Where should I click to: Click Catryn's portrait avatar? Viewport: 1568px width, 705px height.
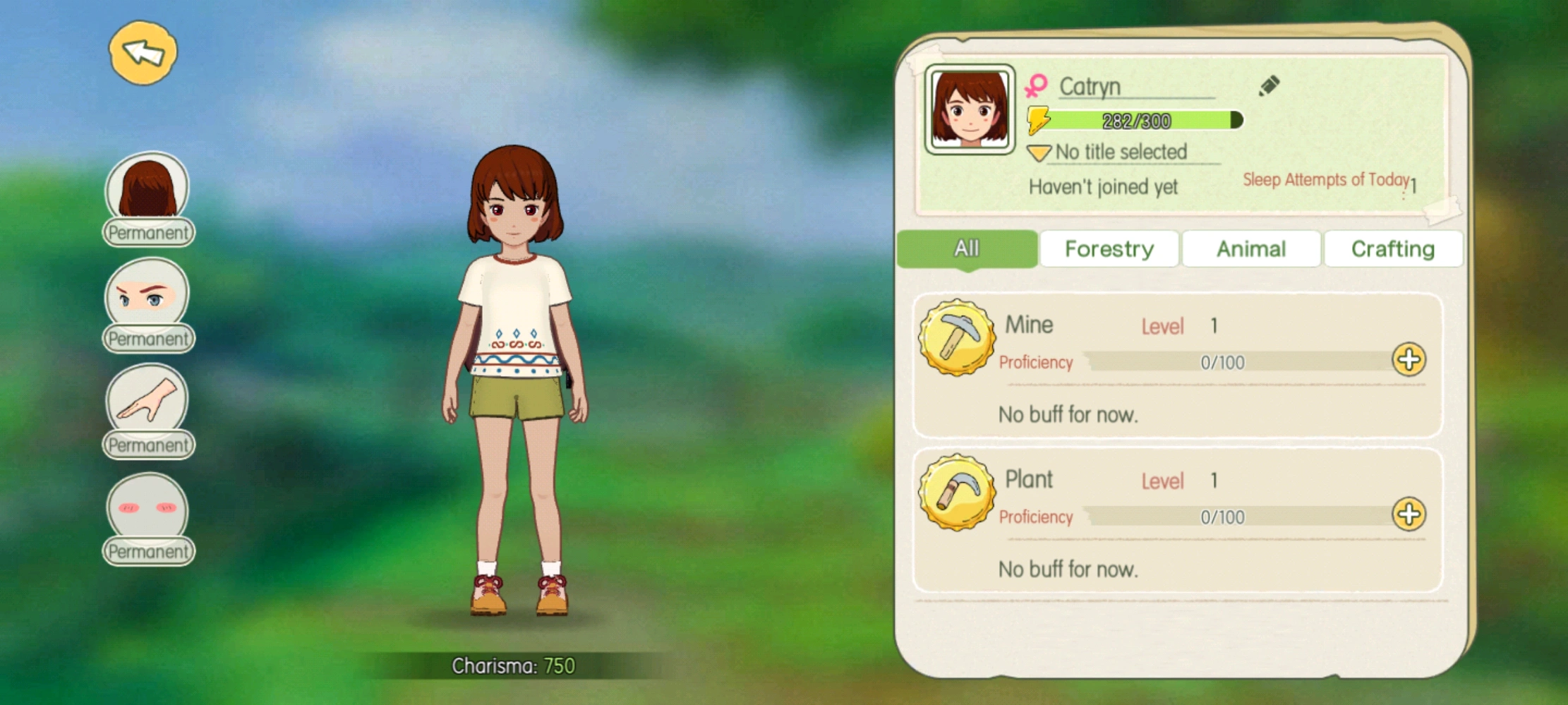(x=970, y=110)
